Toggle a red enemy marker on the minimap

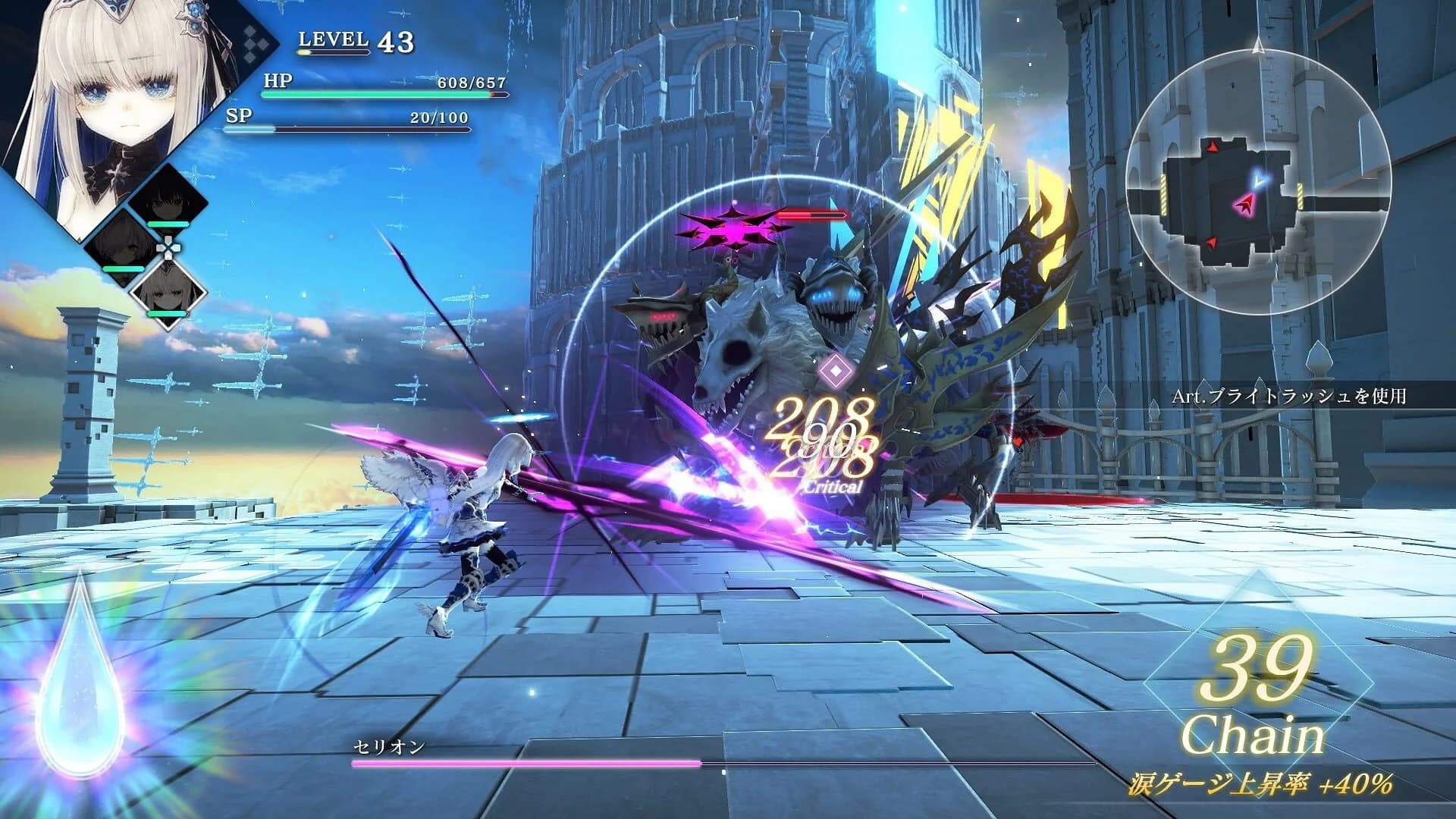(1213, 147)
